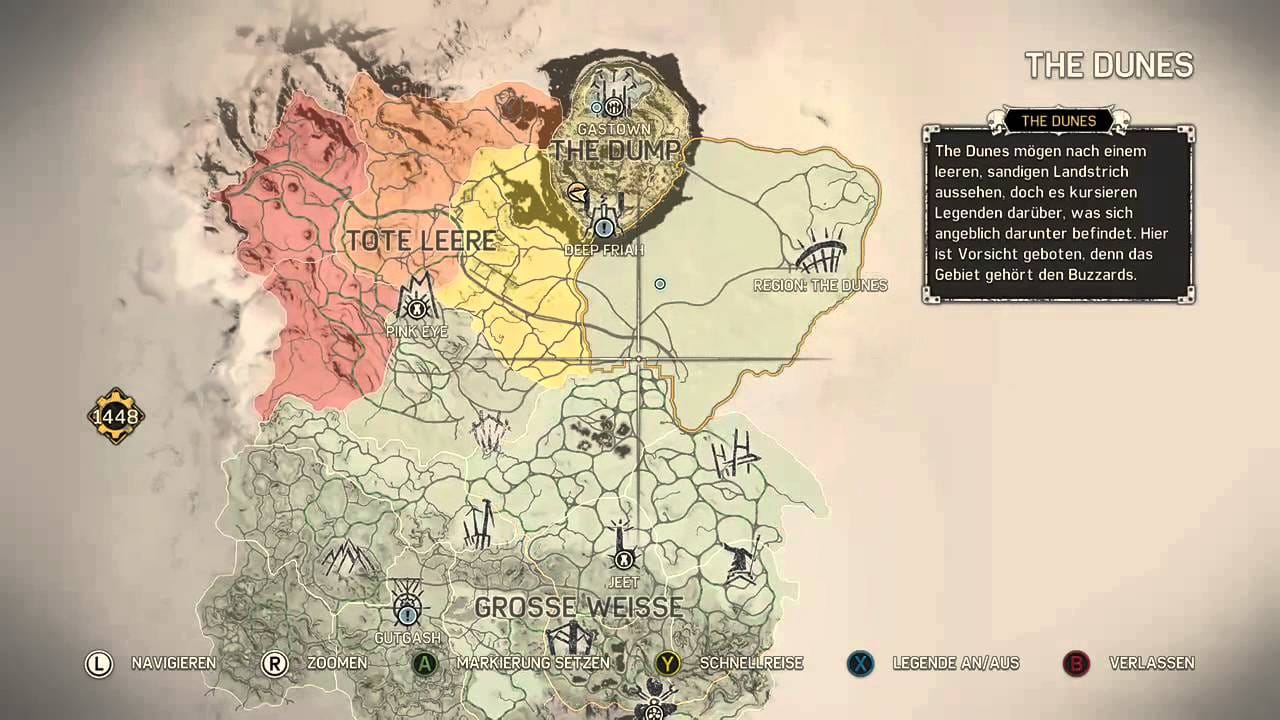
Task: Click the yellow Y button prompt
Action: click(670, 663)
